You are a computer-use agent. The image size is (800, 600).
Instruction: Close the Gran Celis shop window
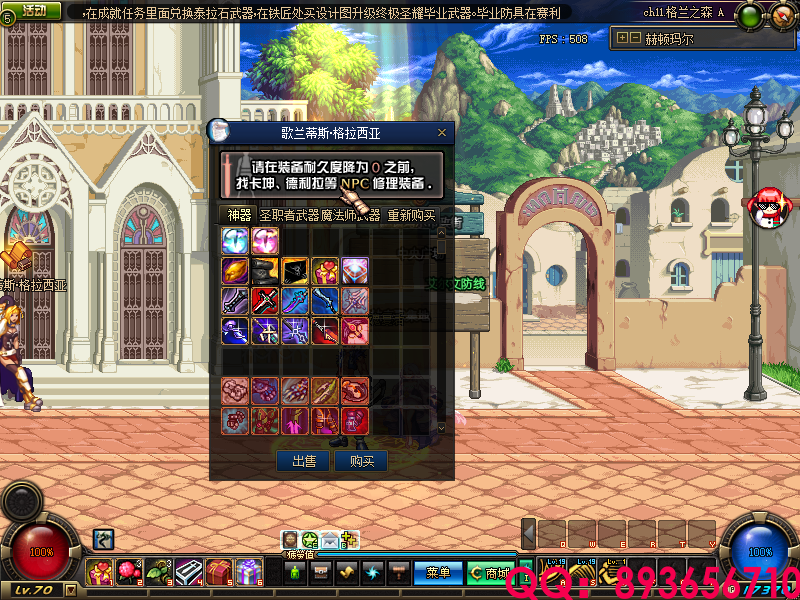pyautogui.click(x=442, y=131)
